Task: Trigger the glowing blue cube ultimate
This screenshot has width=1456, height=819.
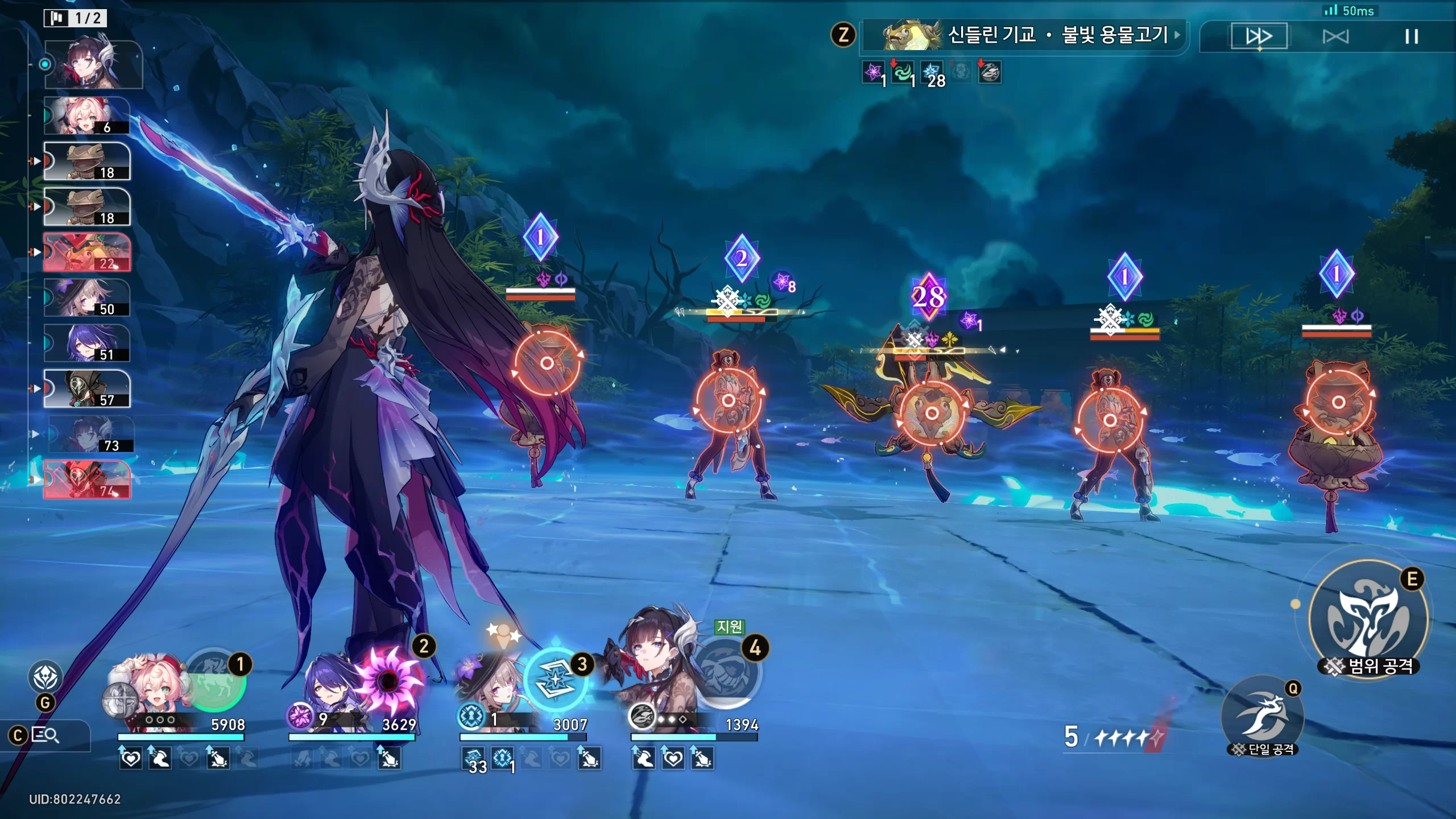Action: pos(555,680)
